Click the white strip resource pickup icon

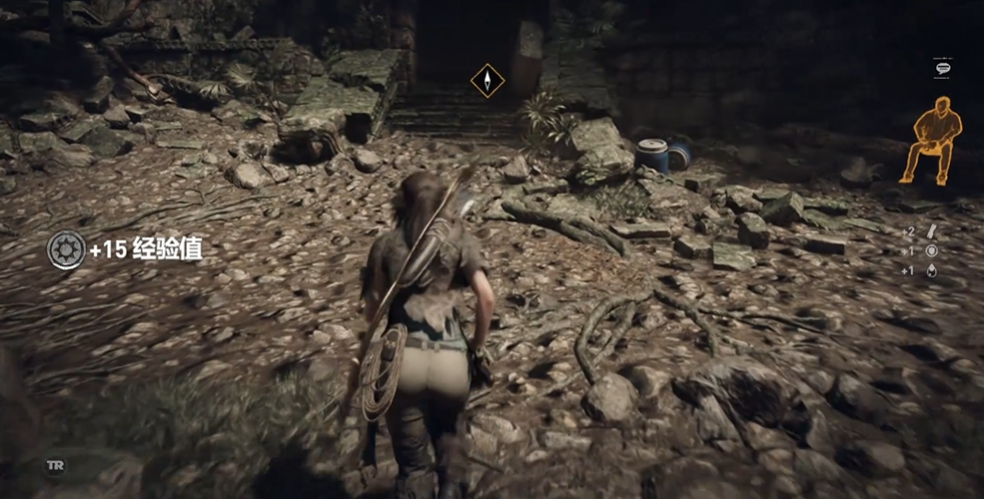tap(932, 232)
